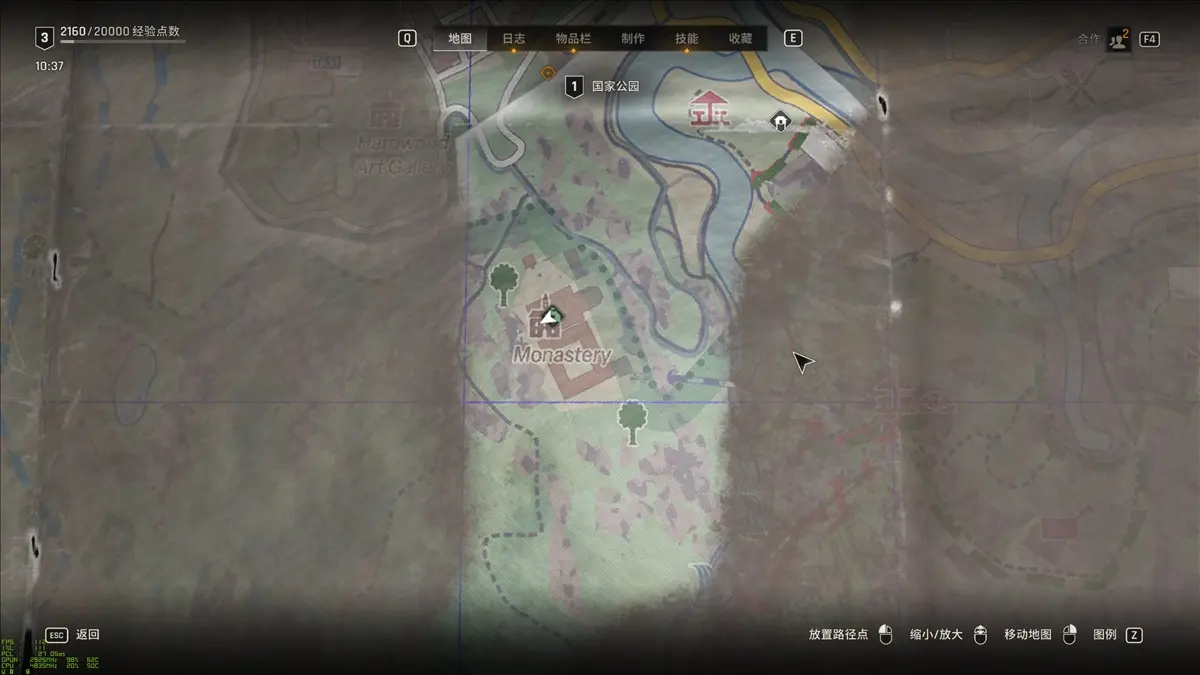Select the white player arrow at Monastery
The image size is (1200, 675).
point(548,316)
